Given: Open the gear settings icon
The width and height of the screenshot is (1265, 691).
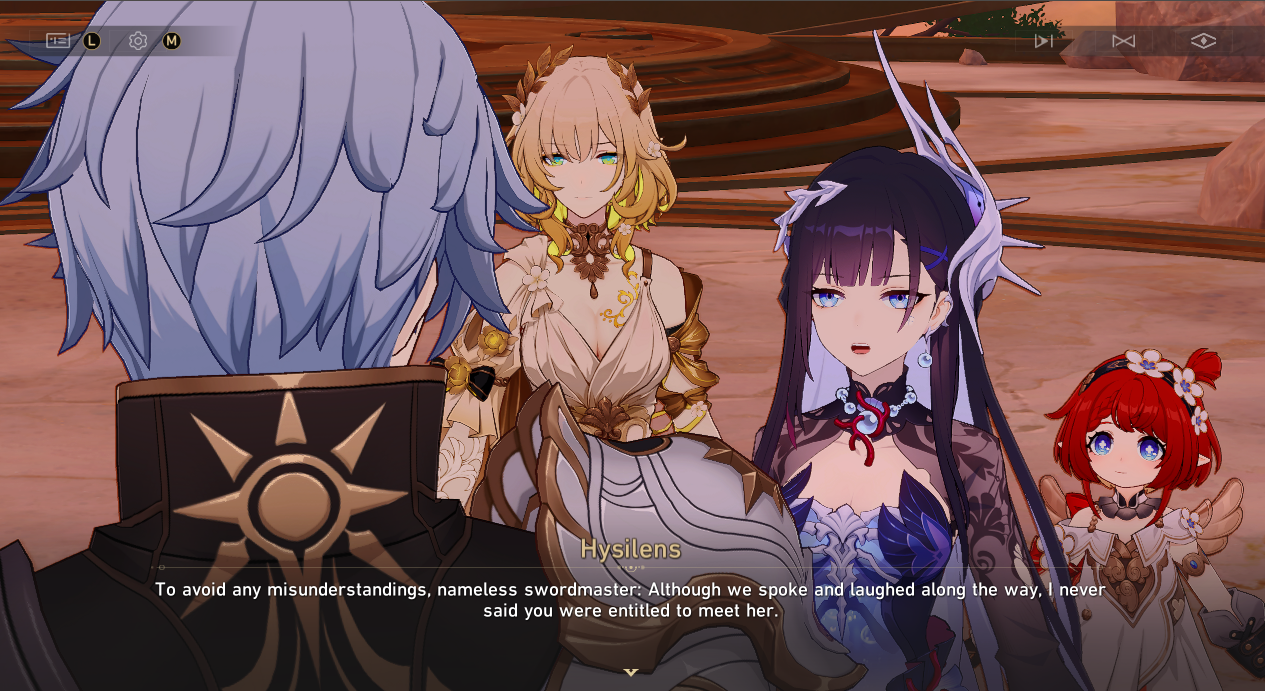Looking at the screenshot, I should coord(138,41).
